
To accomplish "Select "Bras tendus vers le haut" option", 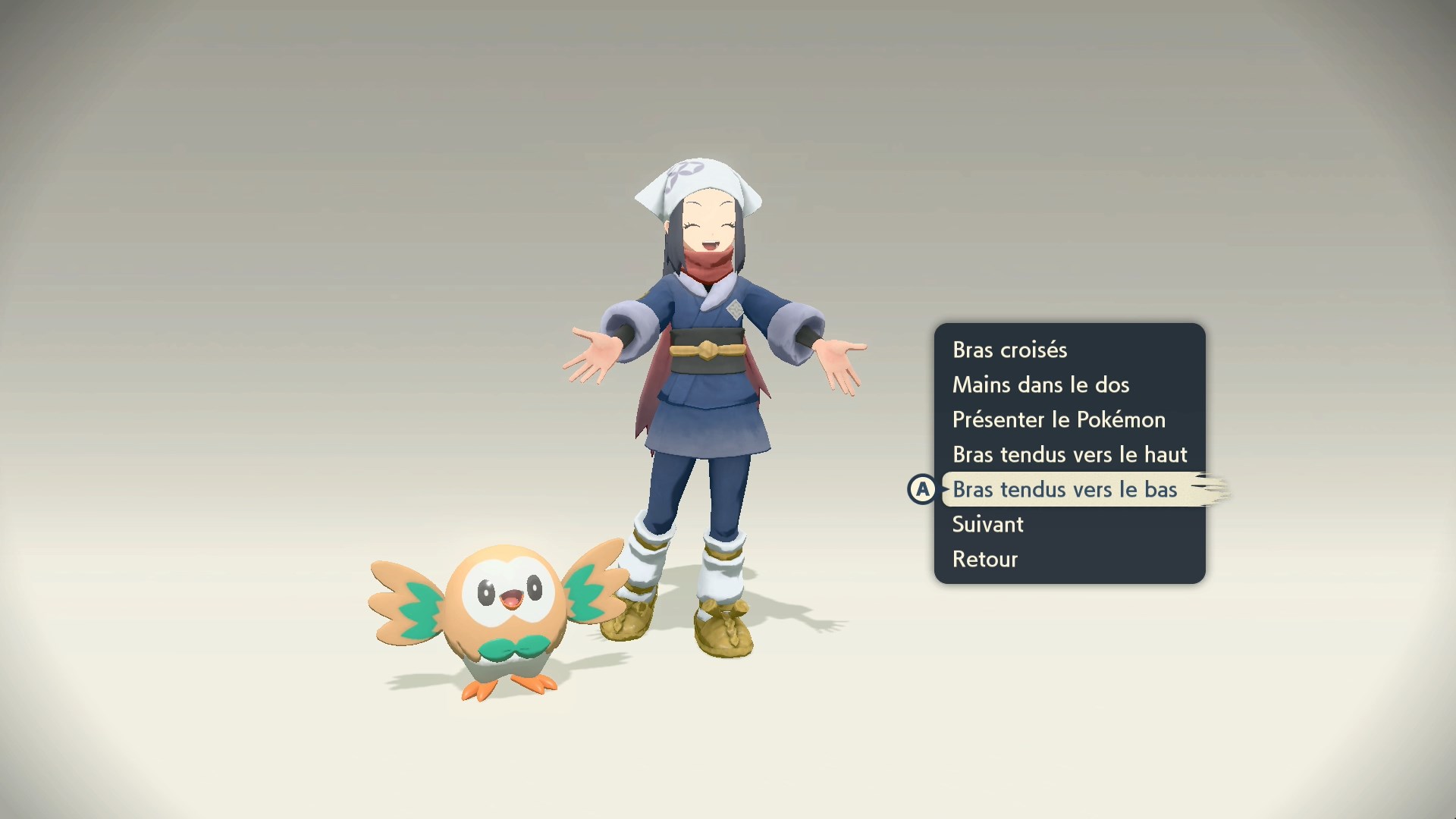I will pyautogui.click(x=1069, y=454).
